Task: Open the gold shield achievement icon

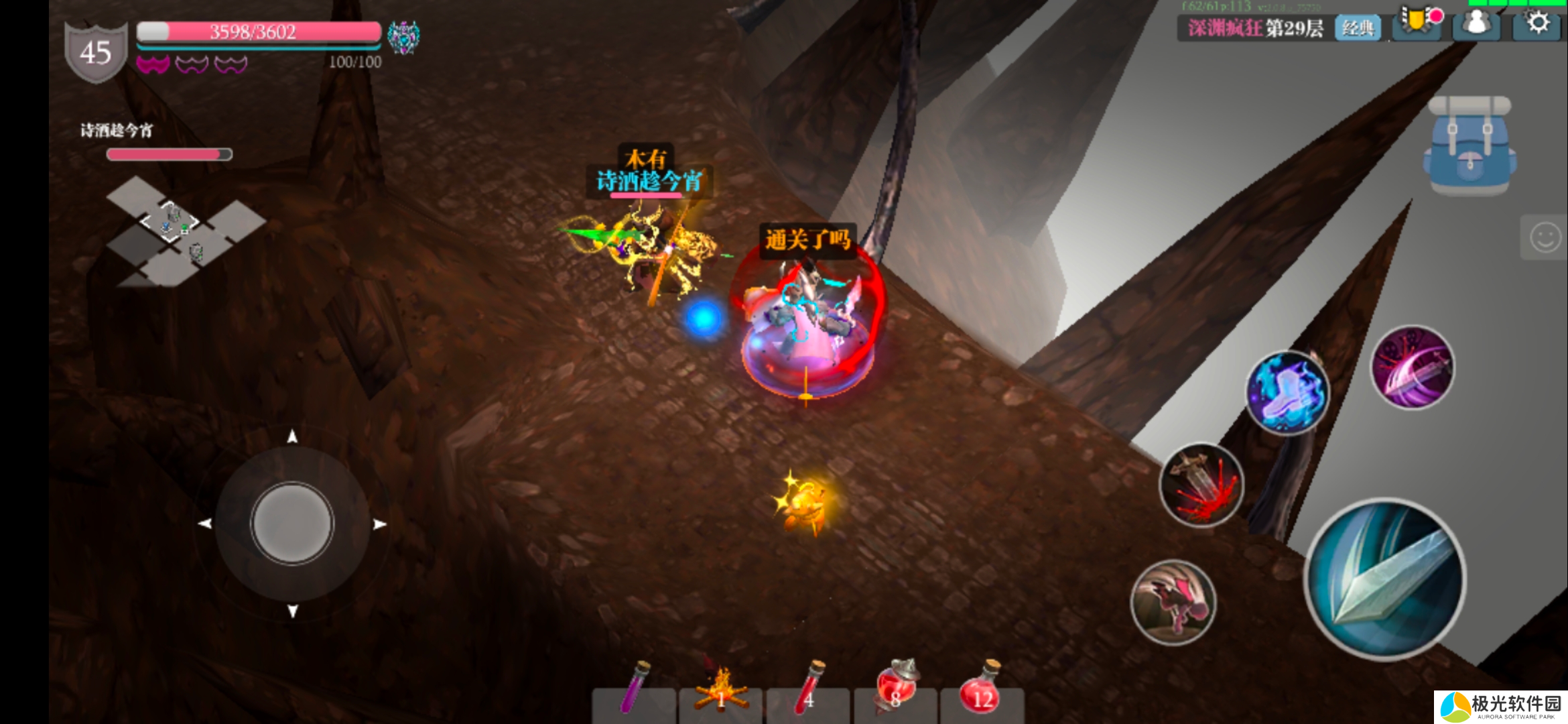Action: pos(1417,22)
